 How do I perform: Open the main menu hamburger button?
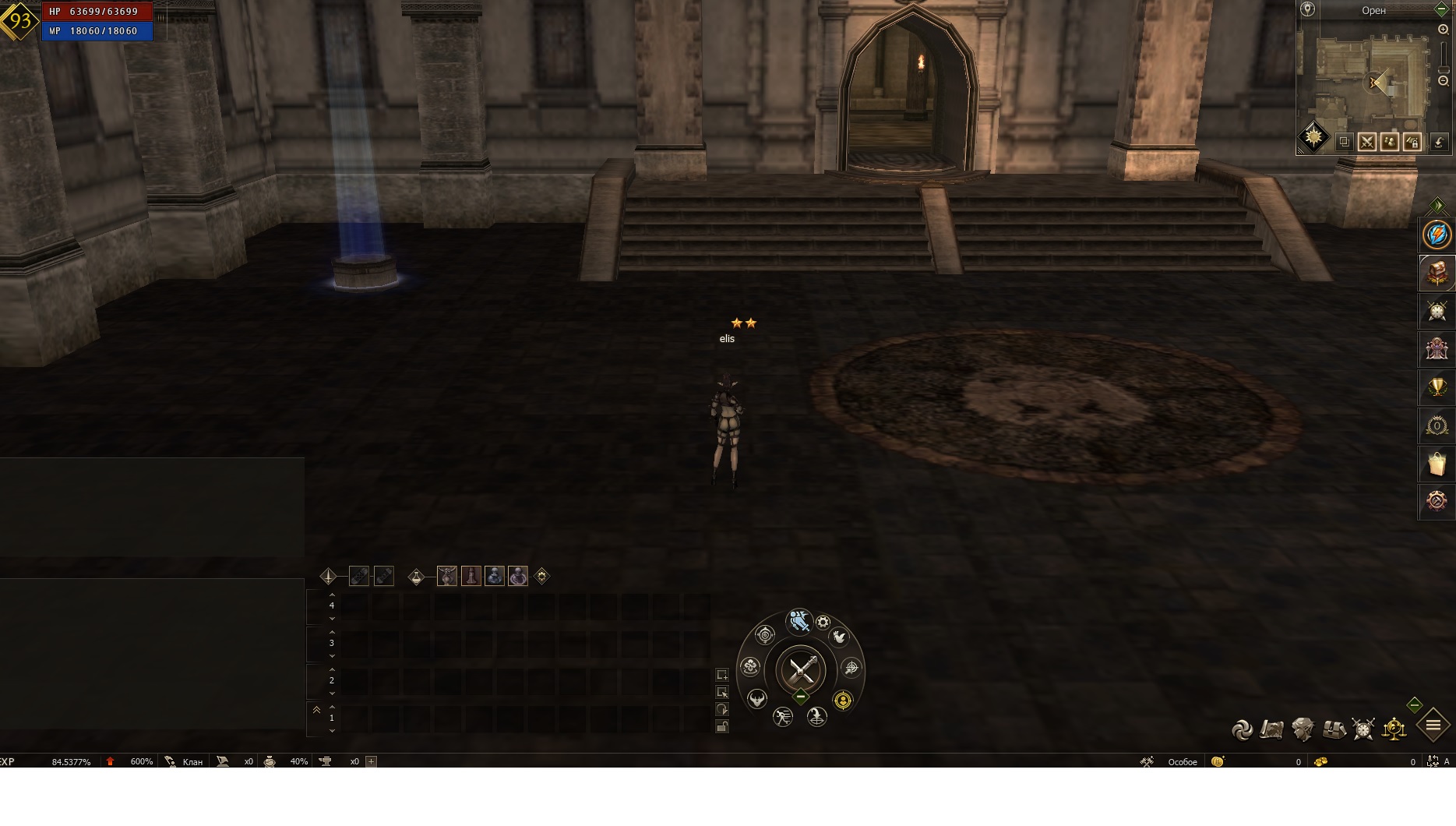[x=1433, y=725]
